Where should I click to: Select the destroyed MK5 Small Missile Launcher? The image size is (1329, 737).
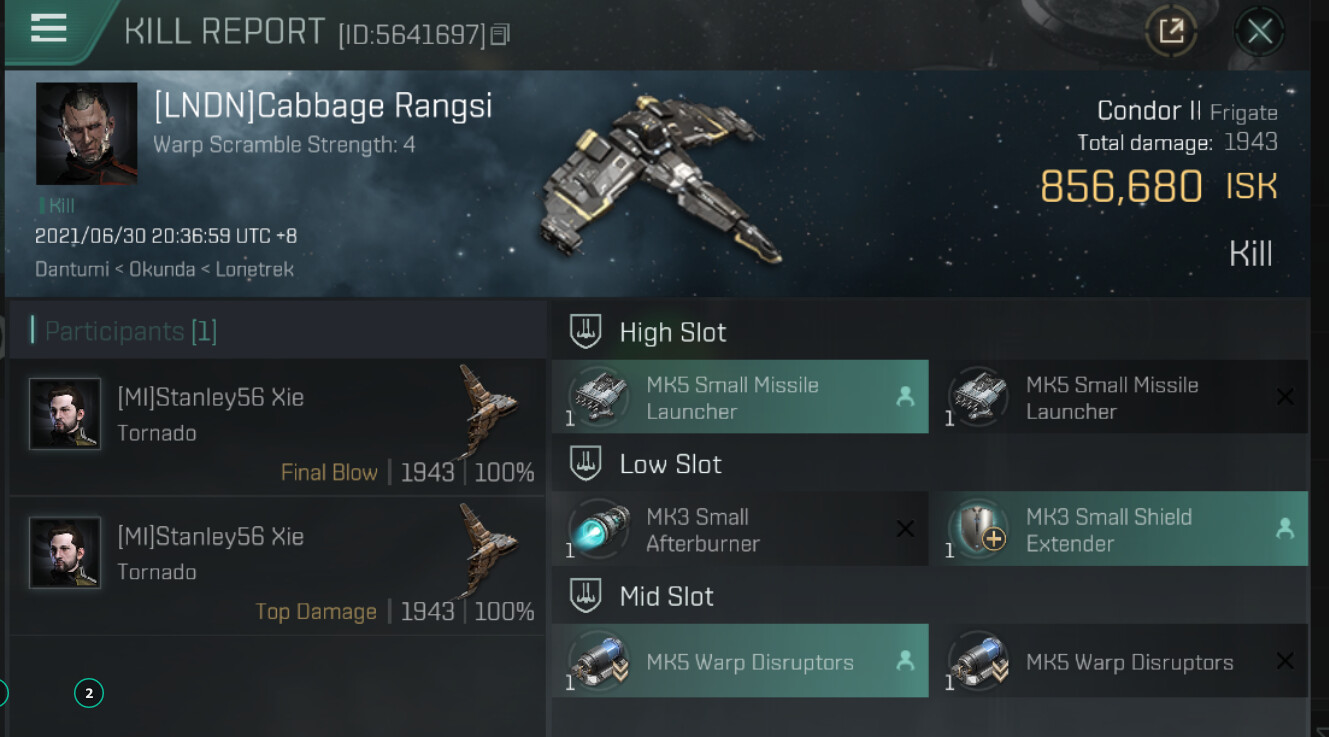click(1119, 397)
